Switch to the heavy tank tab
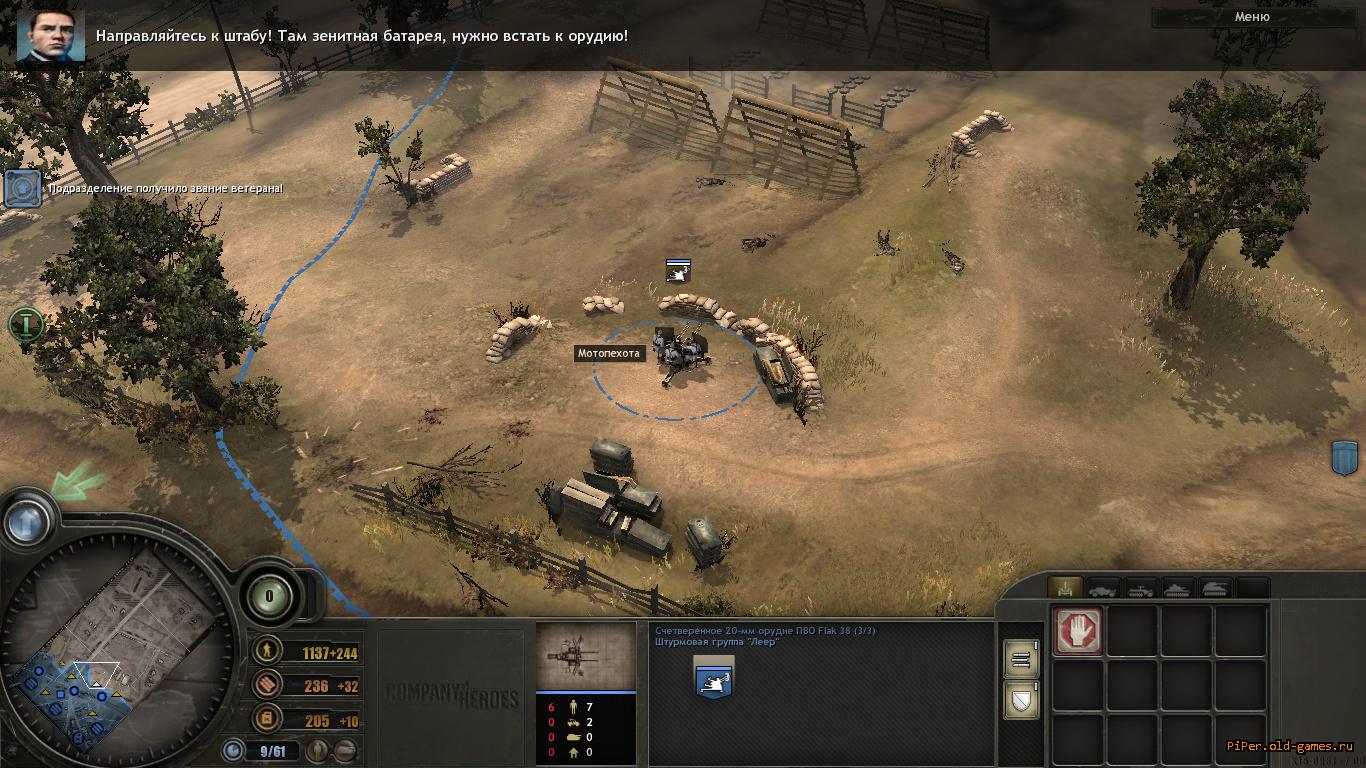The height and width of the screenshot is (768, 1366). [1216, 589]
